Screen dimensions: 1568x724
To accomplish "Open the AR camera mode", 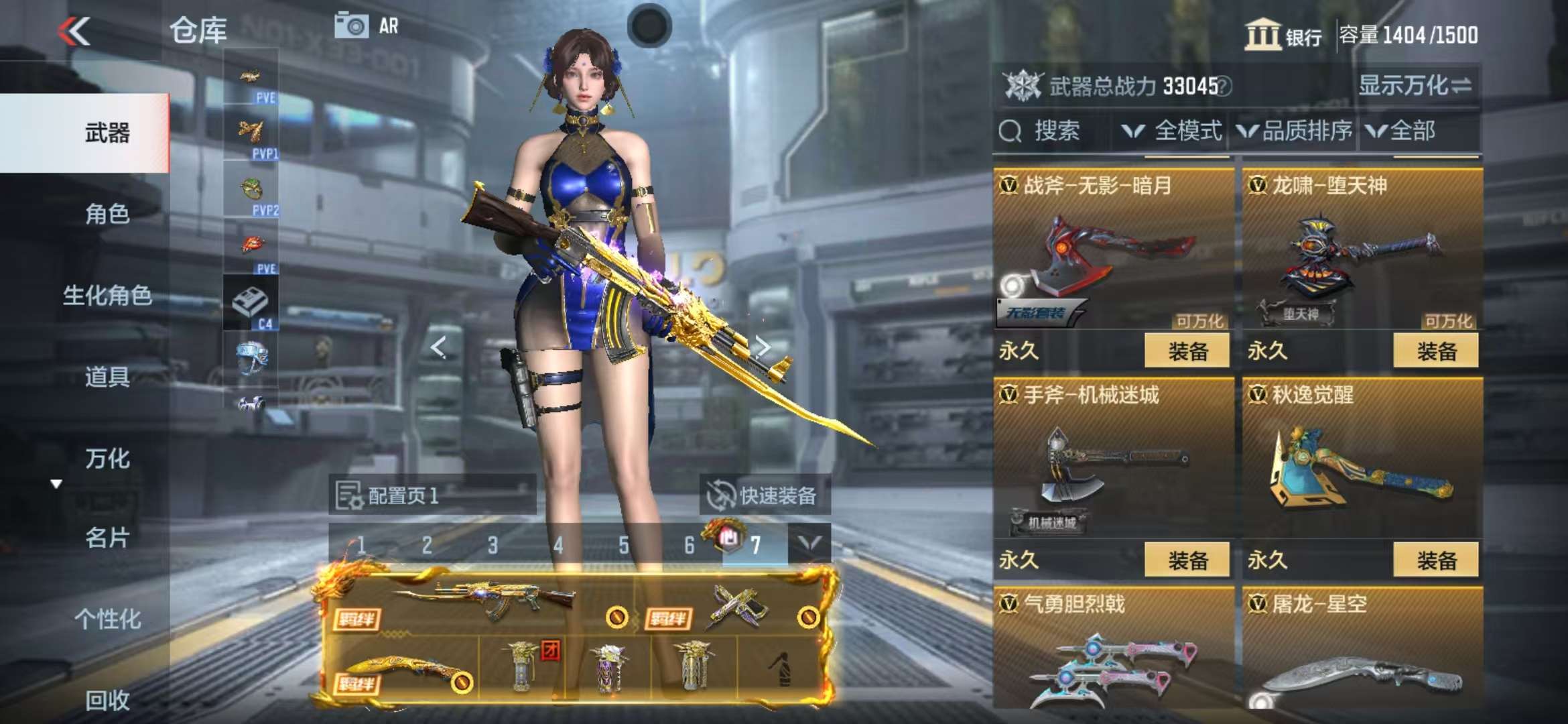I will click(x=366, y=27).
